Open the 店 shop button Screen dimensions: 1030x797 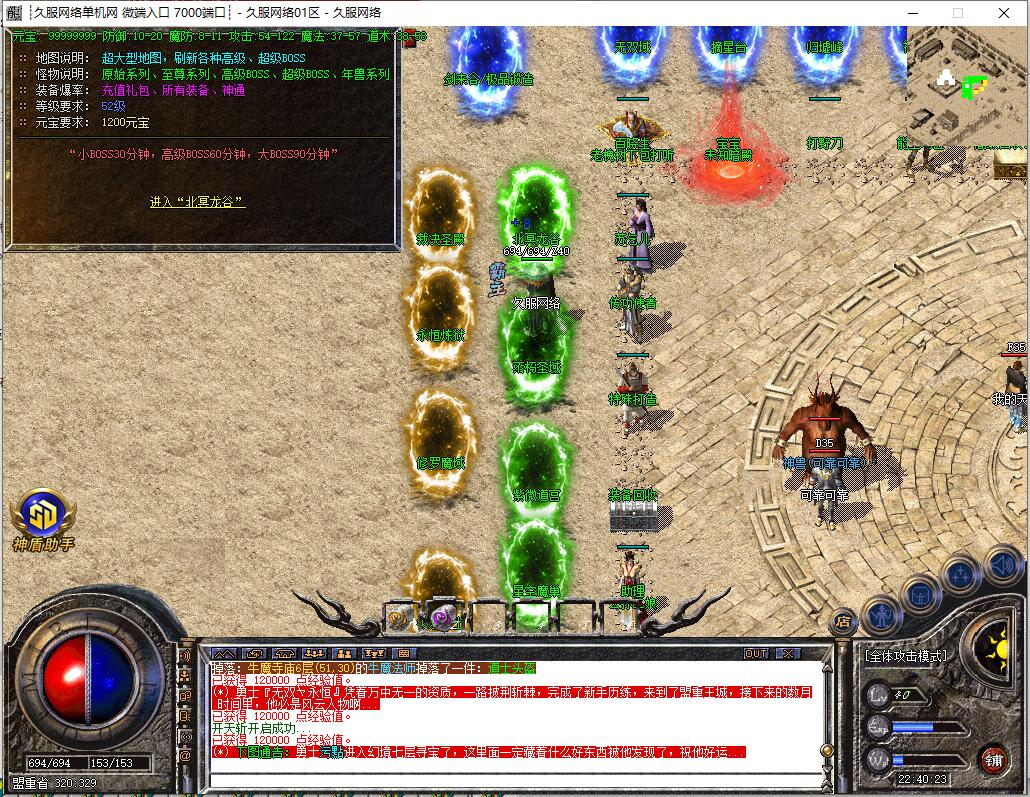(x=843, y=620)
